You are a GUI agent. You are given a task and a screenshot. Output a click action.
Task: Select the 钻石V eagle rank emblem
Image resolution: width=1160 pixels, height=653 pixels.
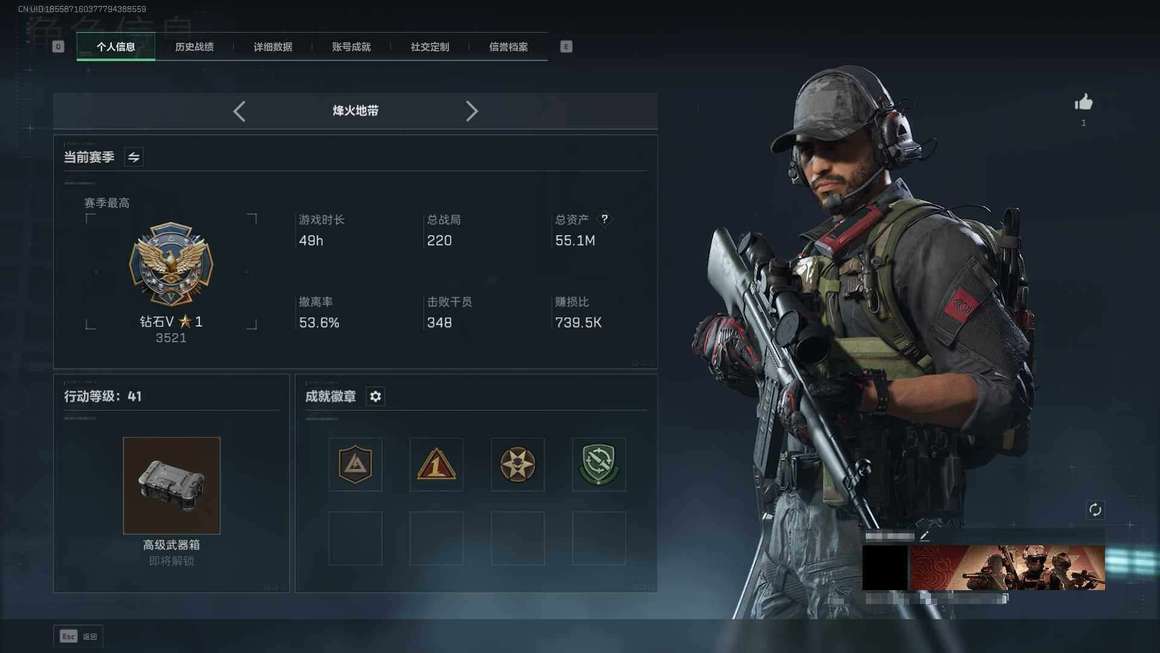171,264
